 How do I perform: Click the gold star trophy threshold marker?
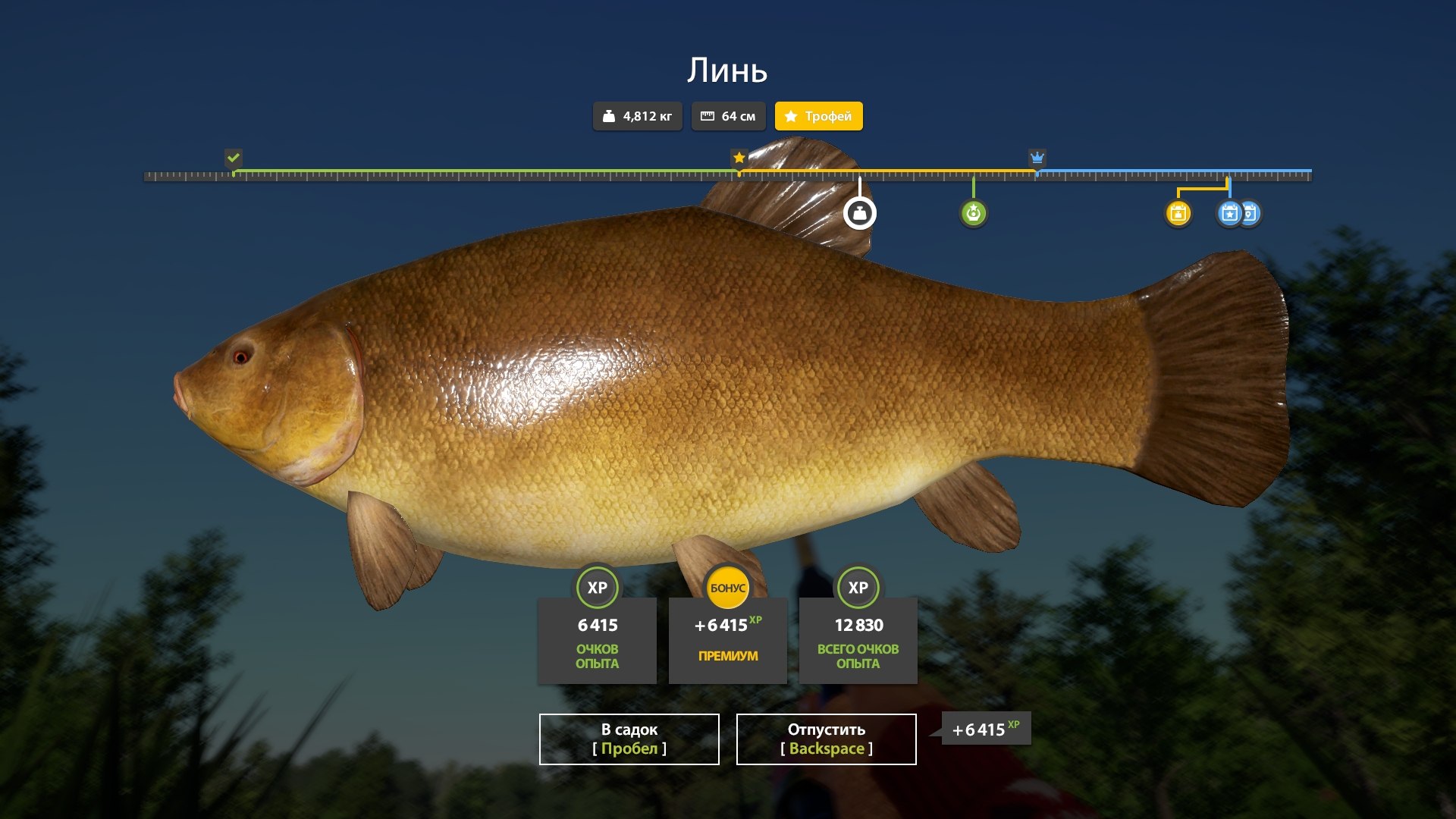click(x=739, y=158)
